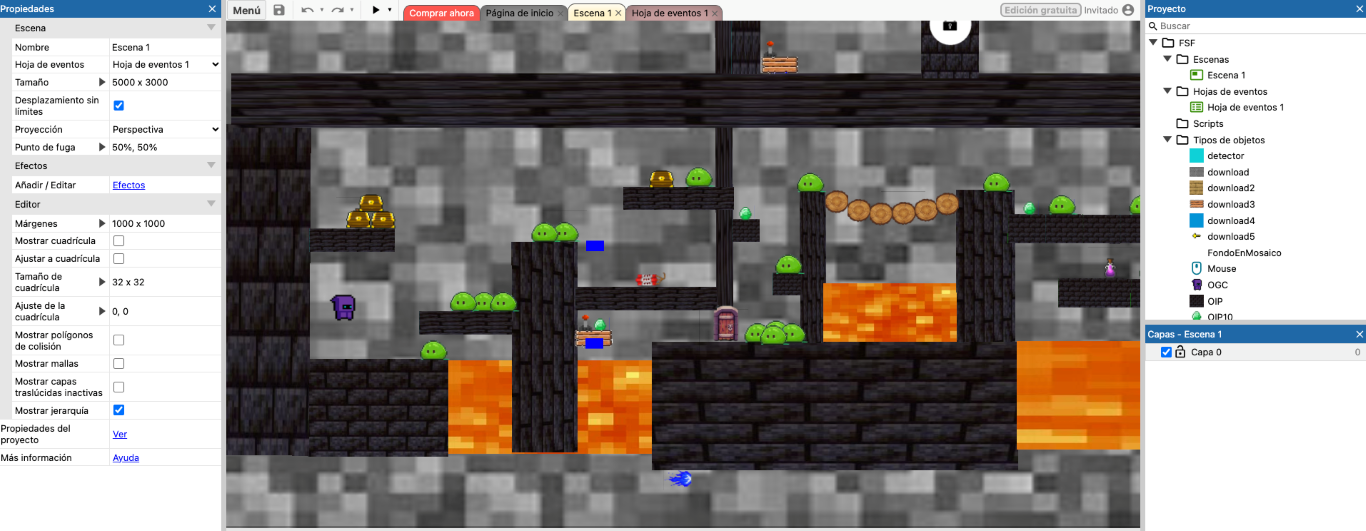This screenshot has width=1366, height=531.
Task: Open the Efectos link
Action: (128, 185)
